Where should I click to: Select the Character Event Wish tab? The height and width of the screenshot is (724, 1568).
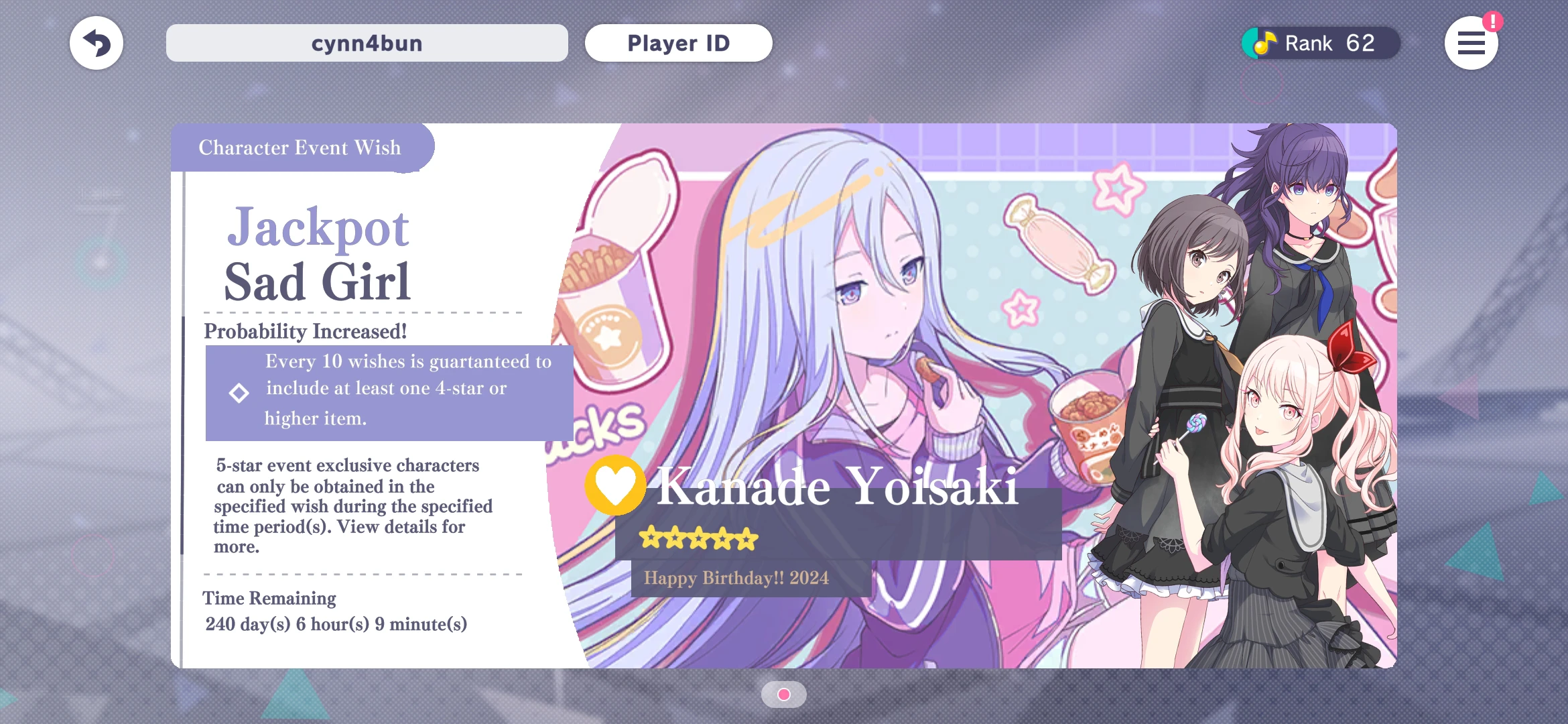299,147
